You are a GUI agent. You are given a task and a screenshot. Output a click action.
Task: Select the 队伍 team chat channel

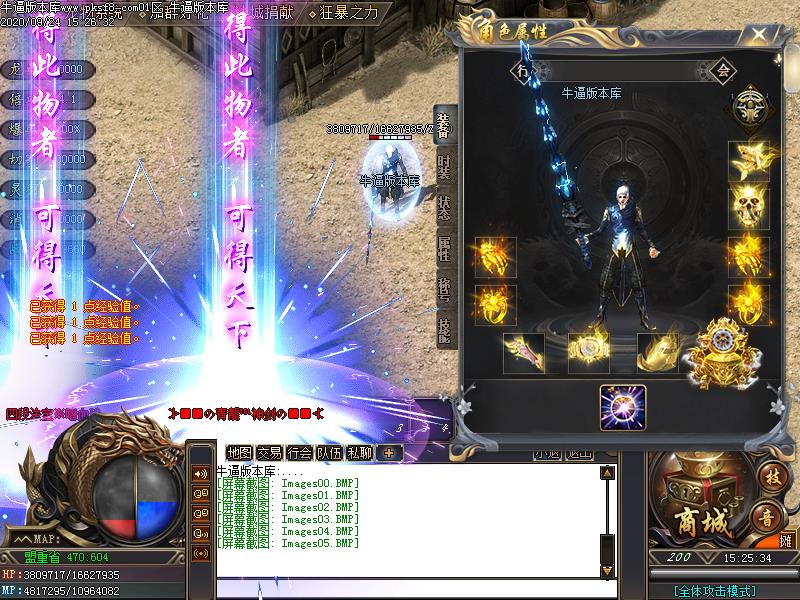[x=329, y=452]
